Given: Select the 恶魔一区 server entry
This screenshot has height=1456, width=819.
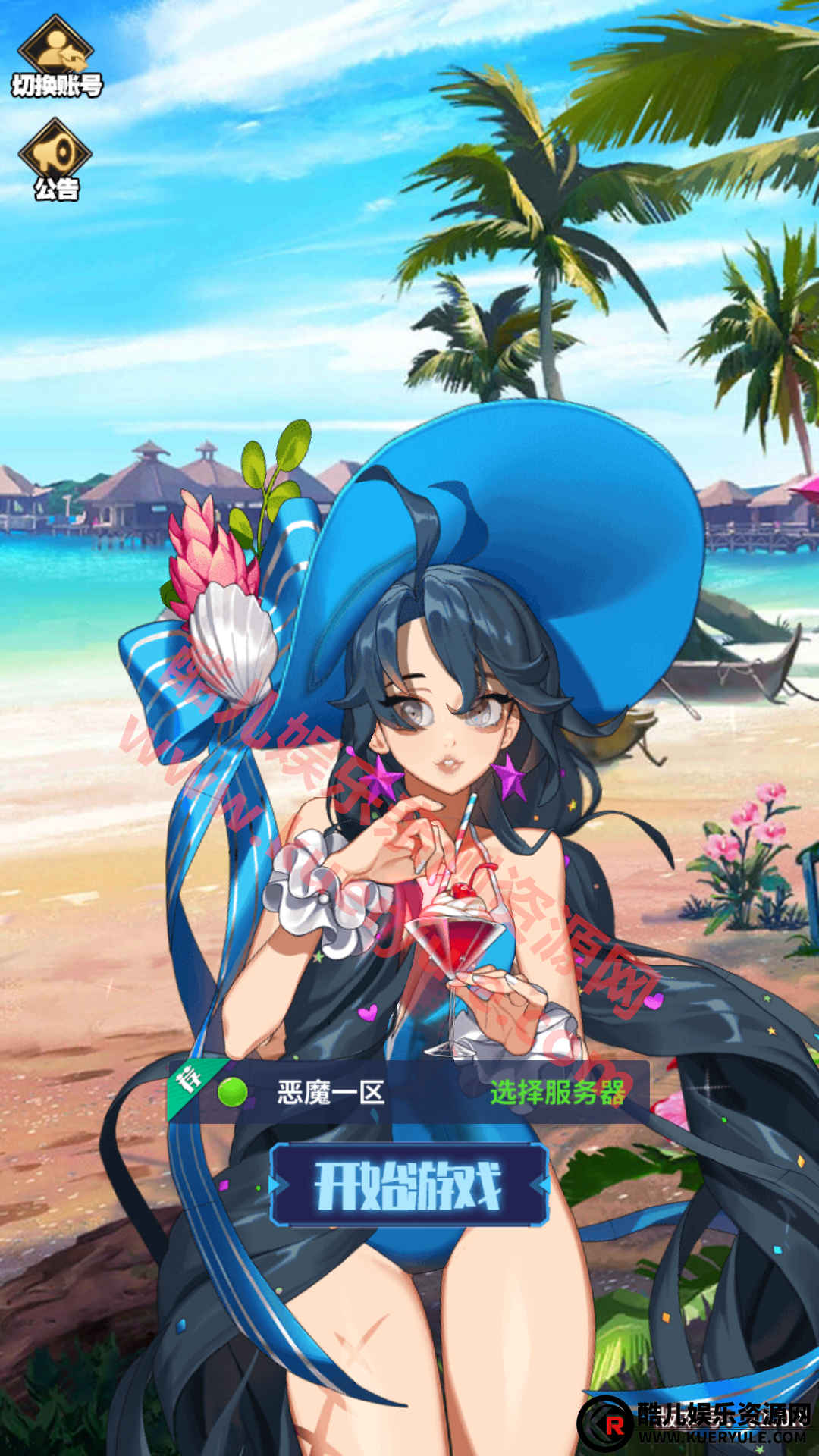Looking at the screenshot, I should coord(331,1093).
